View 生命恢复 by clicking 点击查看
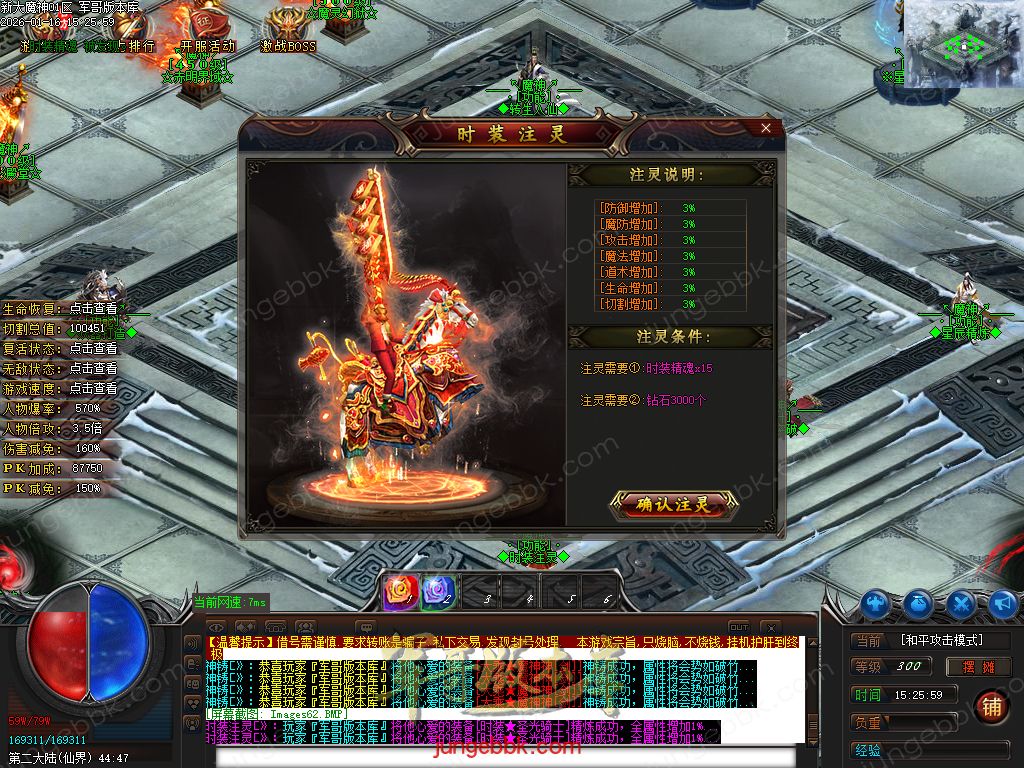This screenshot has width=1024, height=768. tap(93, 309)
